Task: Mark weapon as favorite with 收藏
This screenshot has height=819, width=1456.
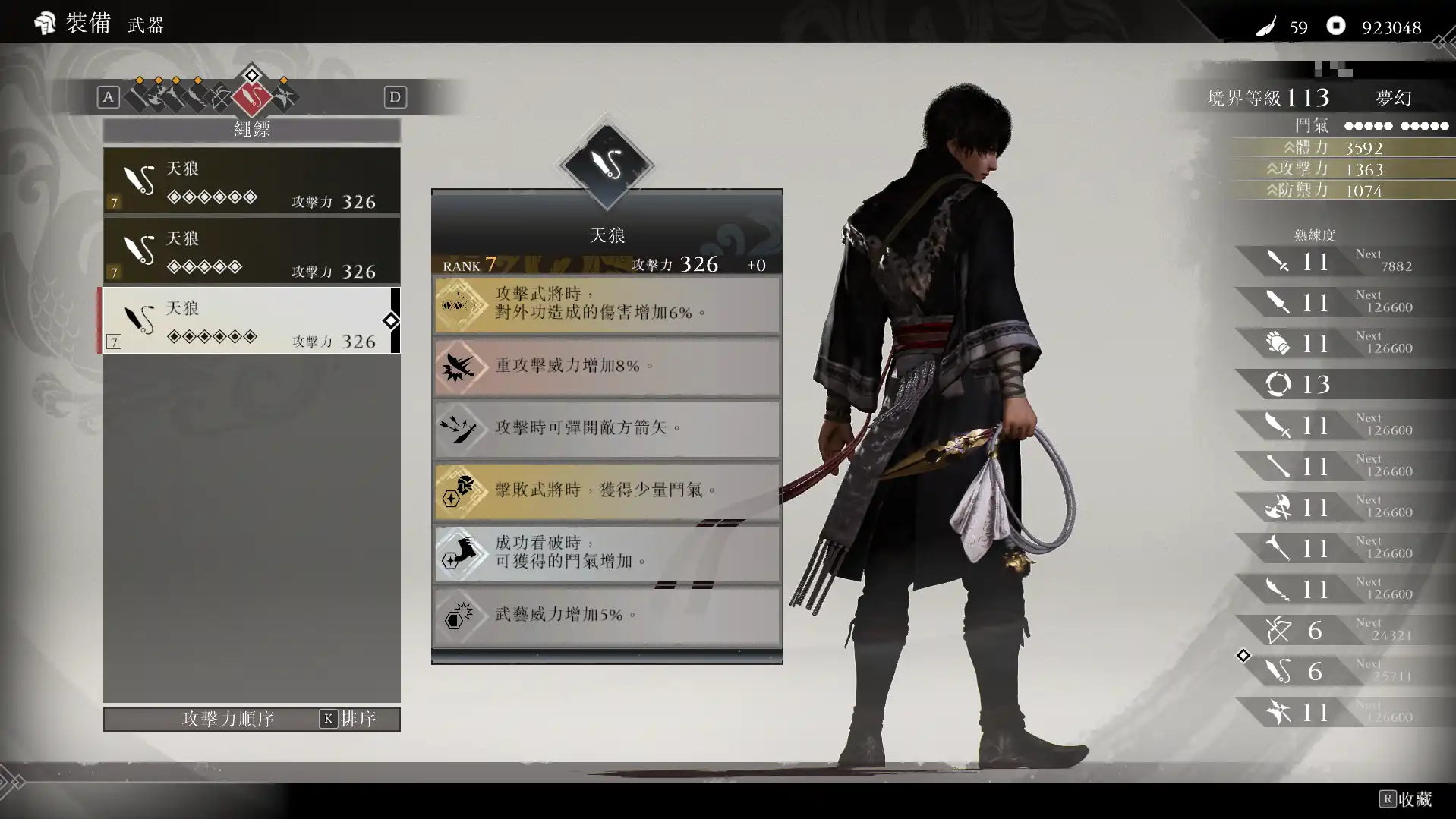Action: point(1406,799)
